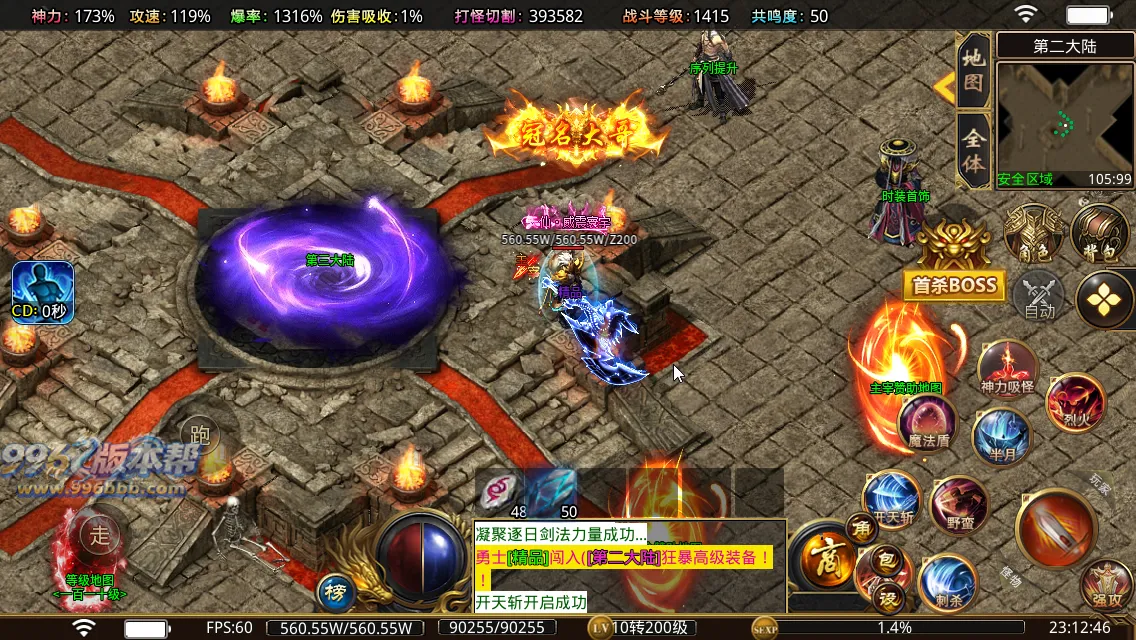
Task: Click the 第二大陆 minimap
Action: (x=1064, y=111)
